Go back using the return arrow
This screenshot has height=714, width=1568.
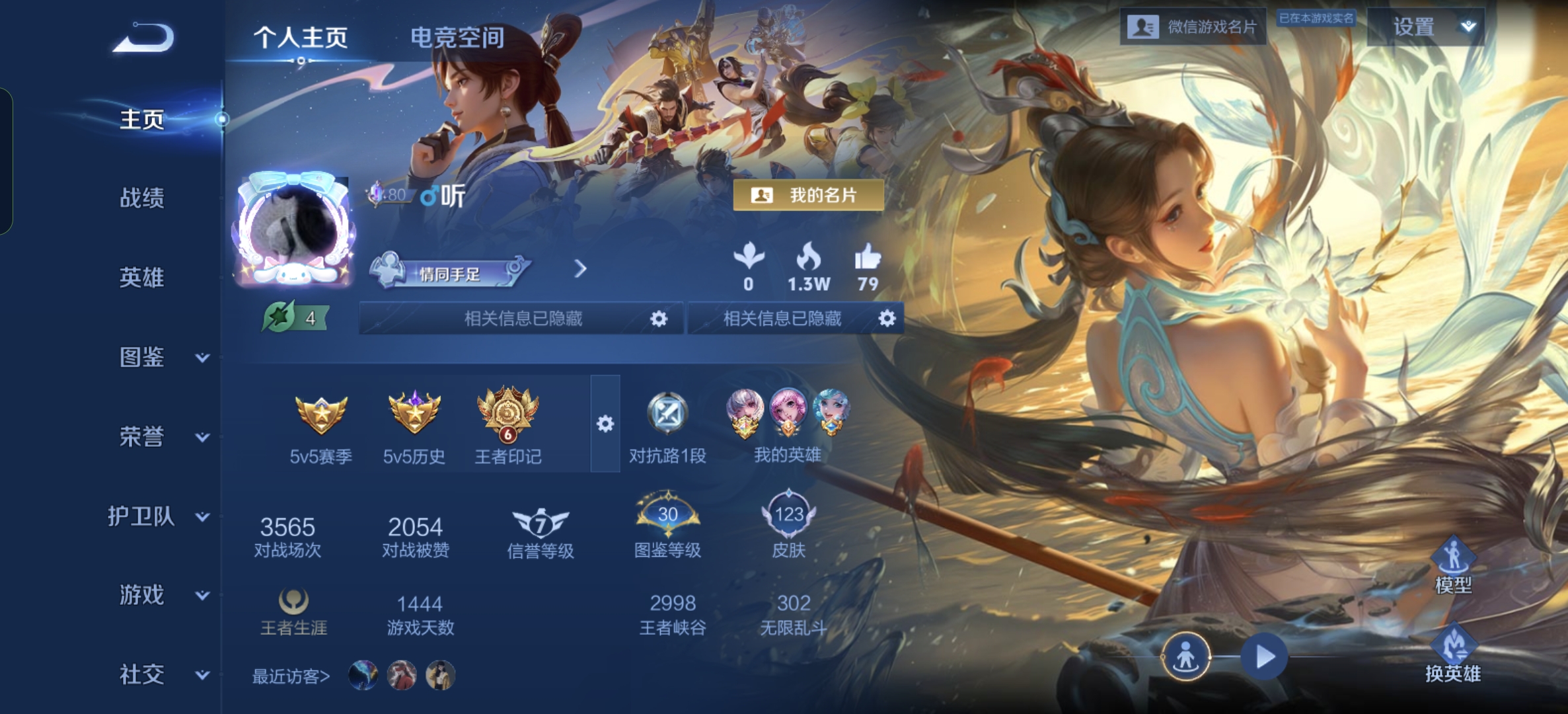point(143,38)
